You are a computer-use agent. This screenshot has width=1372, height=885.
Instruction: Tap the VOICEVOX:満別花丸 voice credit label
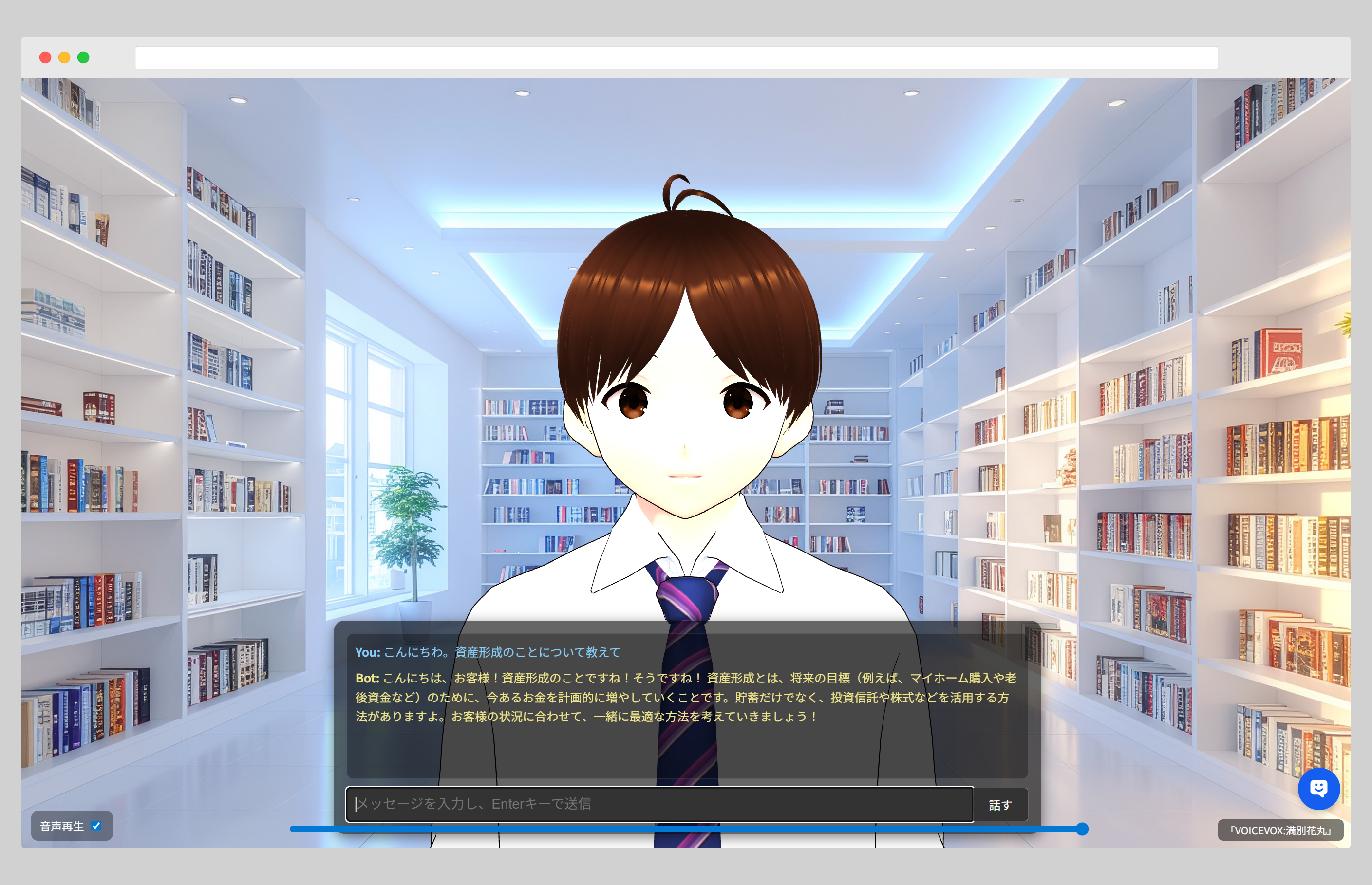(1280, 830)
